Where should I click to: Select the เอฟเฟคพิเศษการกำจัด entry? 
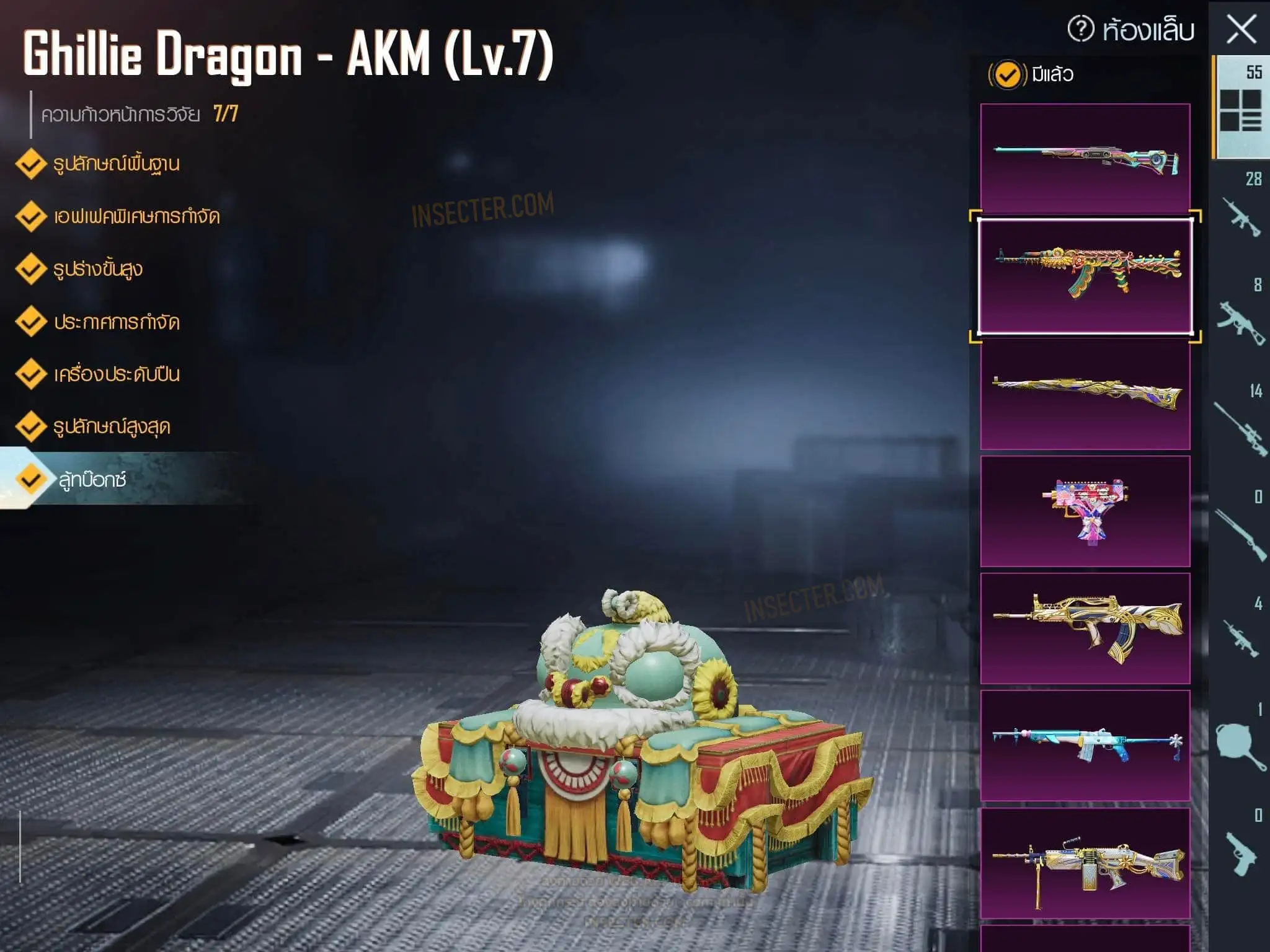click(136, 216)
